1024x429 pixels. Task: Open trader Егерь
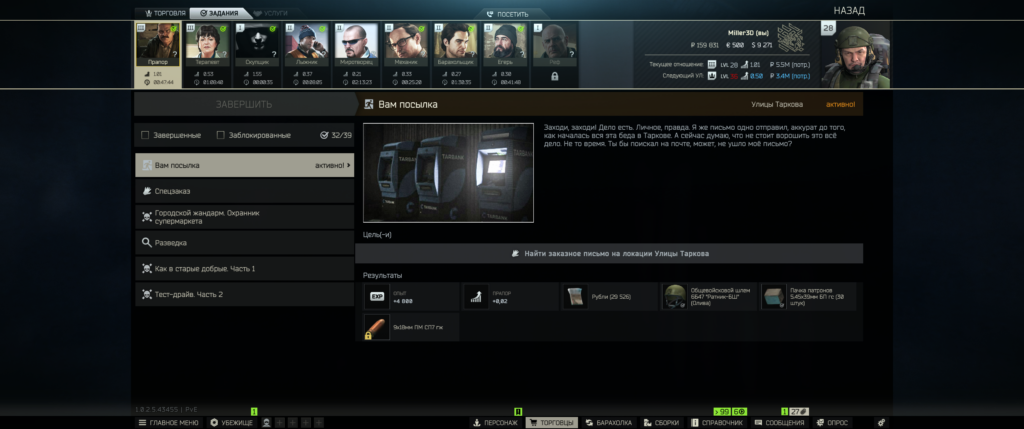pos(504,44)
